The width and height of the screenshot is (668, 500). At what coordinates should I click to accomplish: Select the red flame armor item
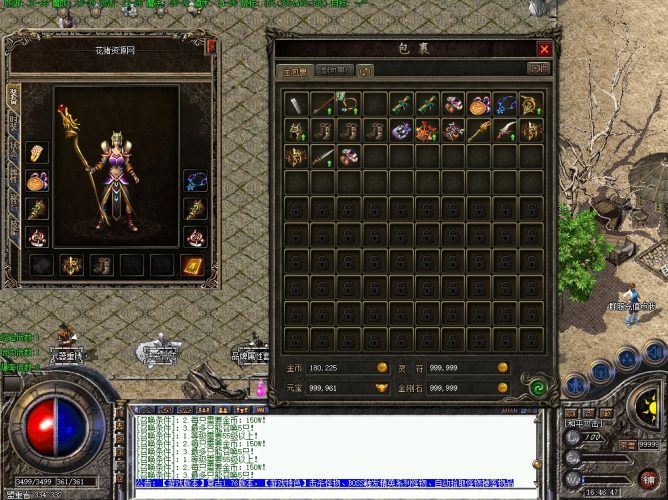pyautogui.click(x=426, y=130)
